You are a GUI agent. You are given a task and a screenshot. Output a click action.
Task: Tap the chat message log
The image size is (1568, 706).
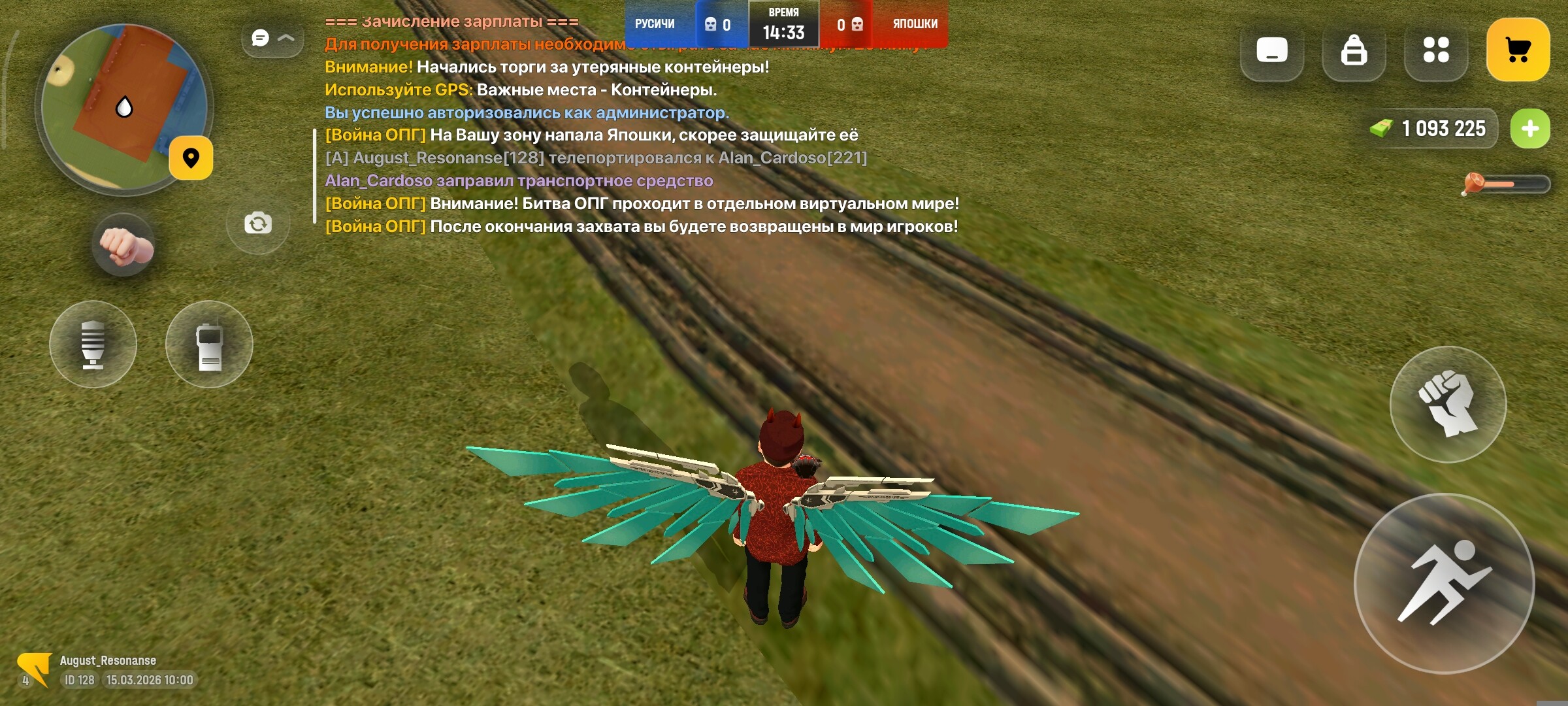click(640, 157)
